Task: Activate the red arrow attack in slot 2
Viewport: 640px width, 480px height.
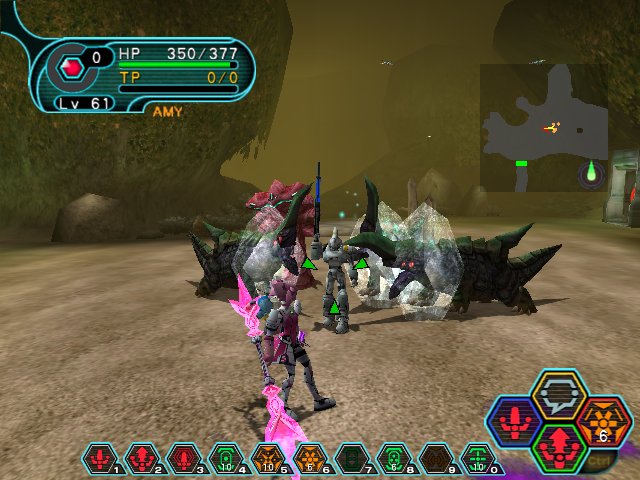Action: click(x=142, y=459)
